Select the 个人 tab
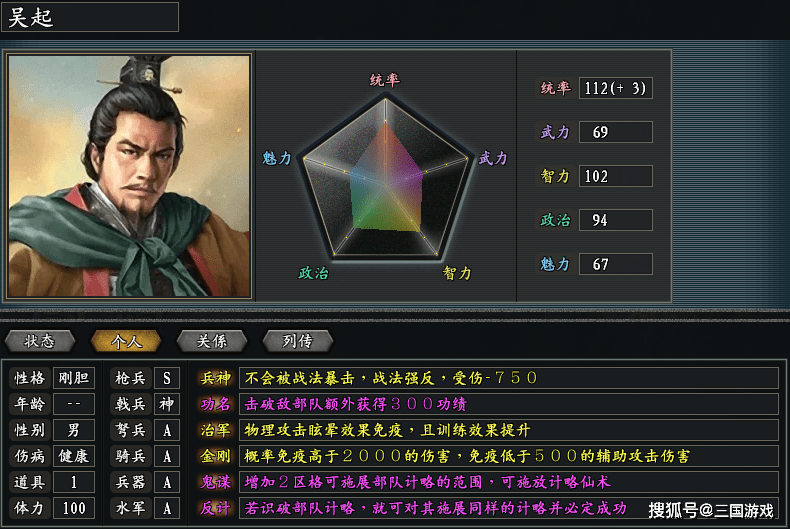Viewport: 790px width, 529px height. pyautogui.click(x=126, y=341)
